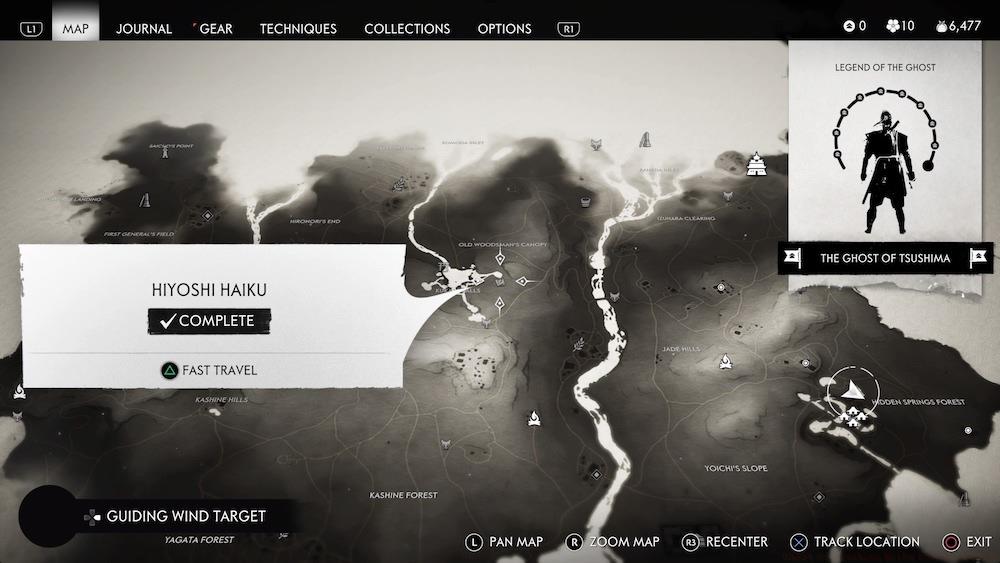Open the Legend of the Ghost panel
The height and width of the screenshot is (563, 1000).
point(885,150)
